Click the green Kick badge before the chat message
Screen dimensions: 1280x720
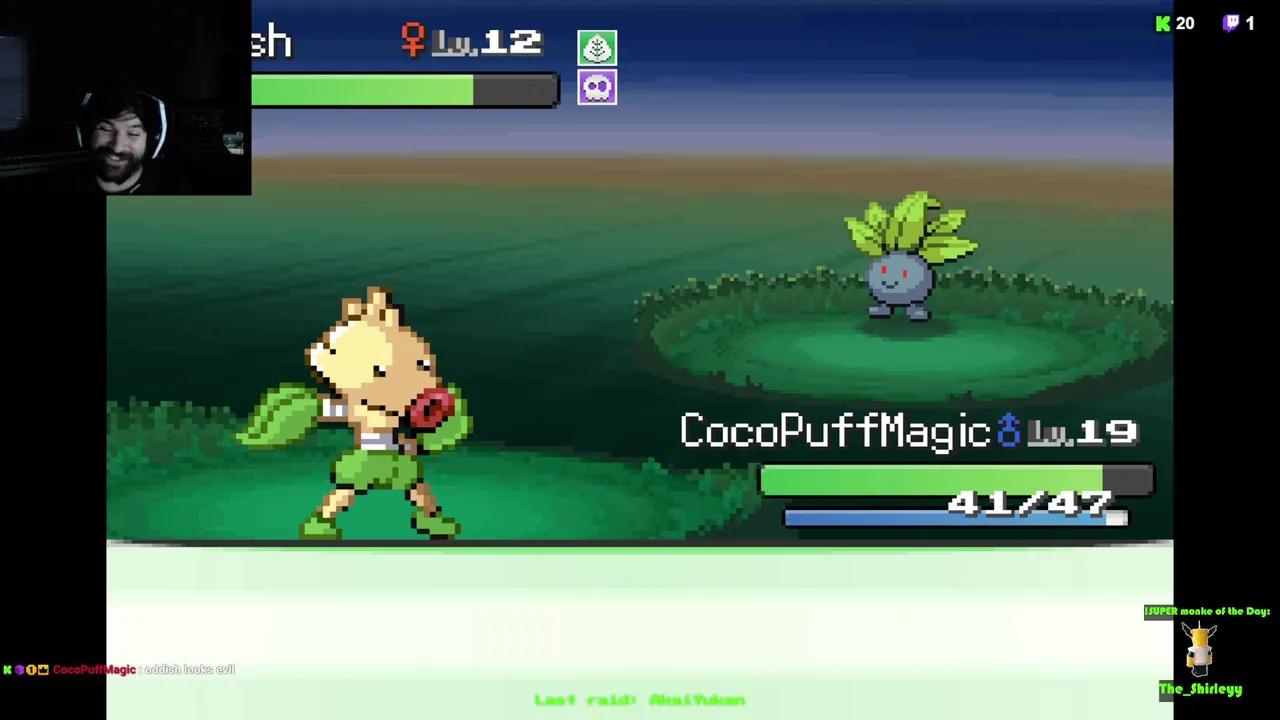(x=8, y=669)
